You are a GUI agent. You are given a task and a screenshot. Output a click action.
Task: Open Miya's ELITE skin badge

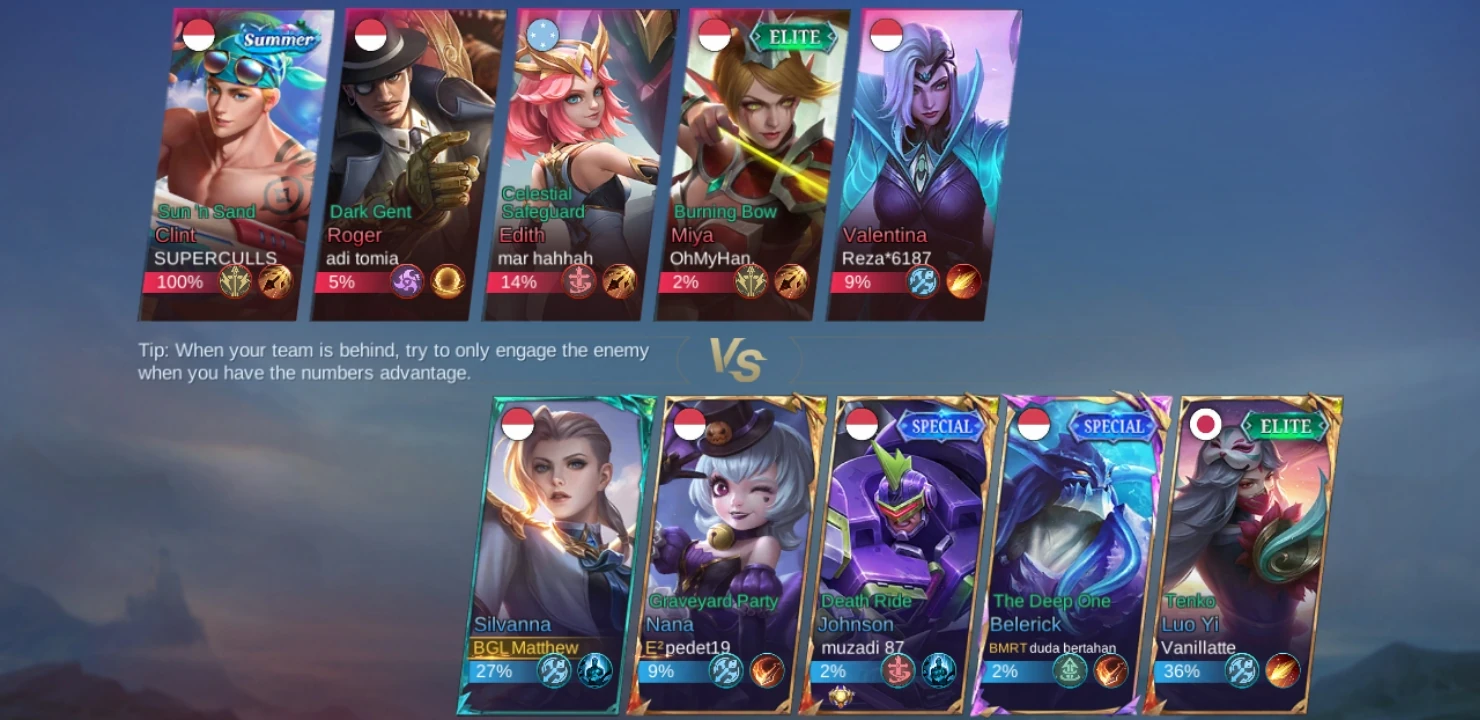click(797, 34)
